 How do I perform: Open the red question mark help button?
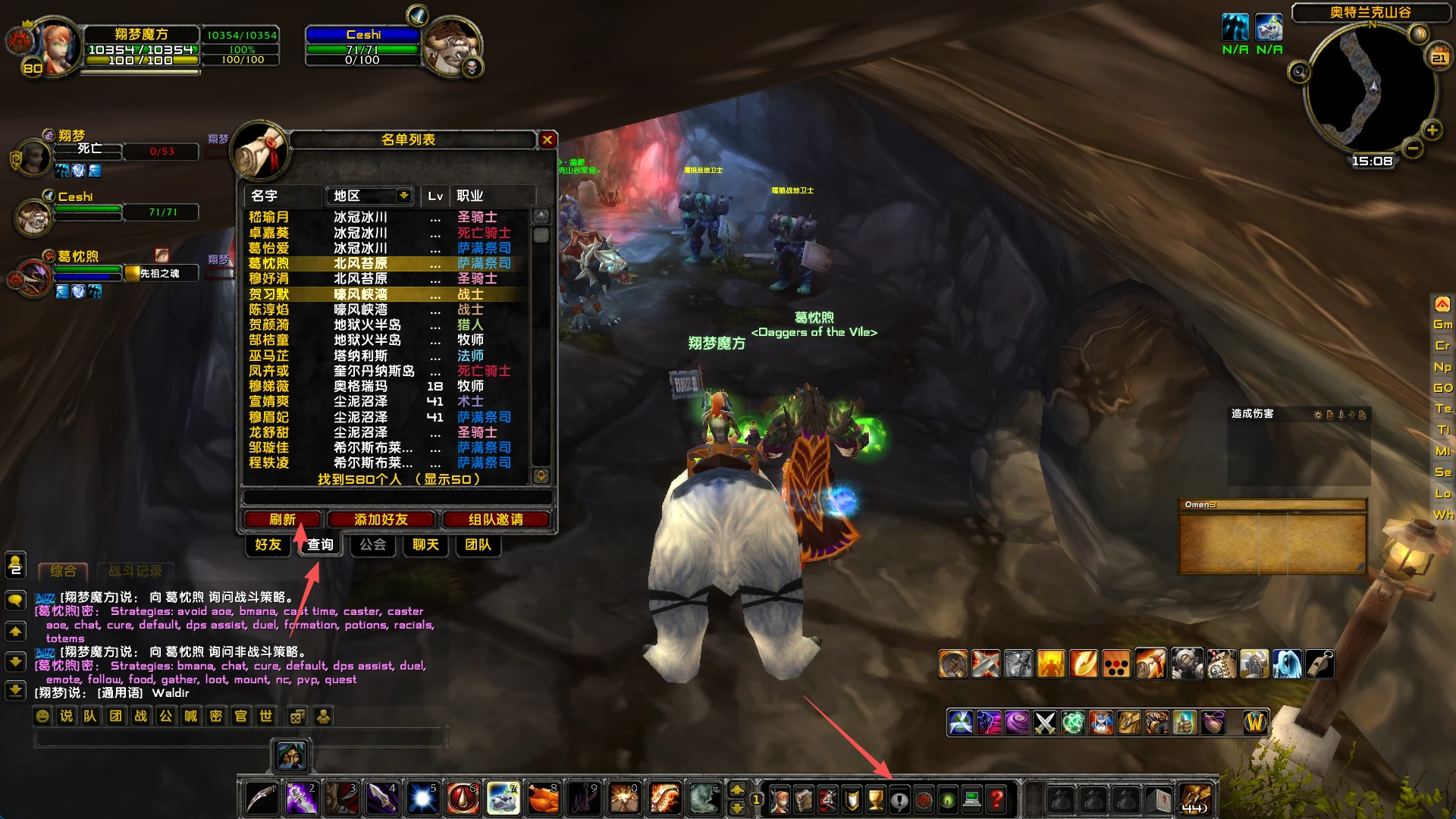point(996,799)
